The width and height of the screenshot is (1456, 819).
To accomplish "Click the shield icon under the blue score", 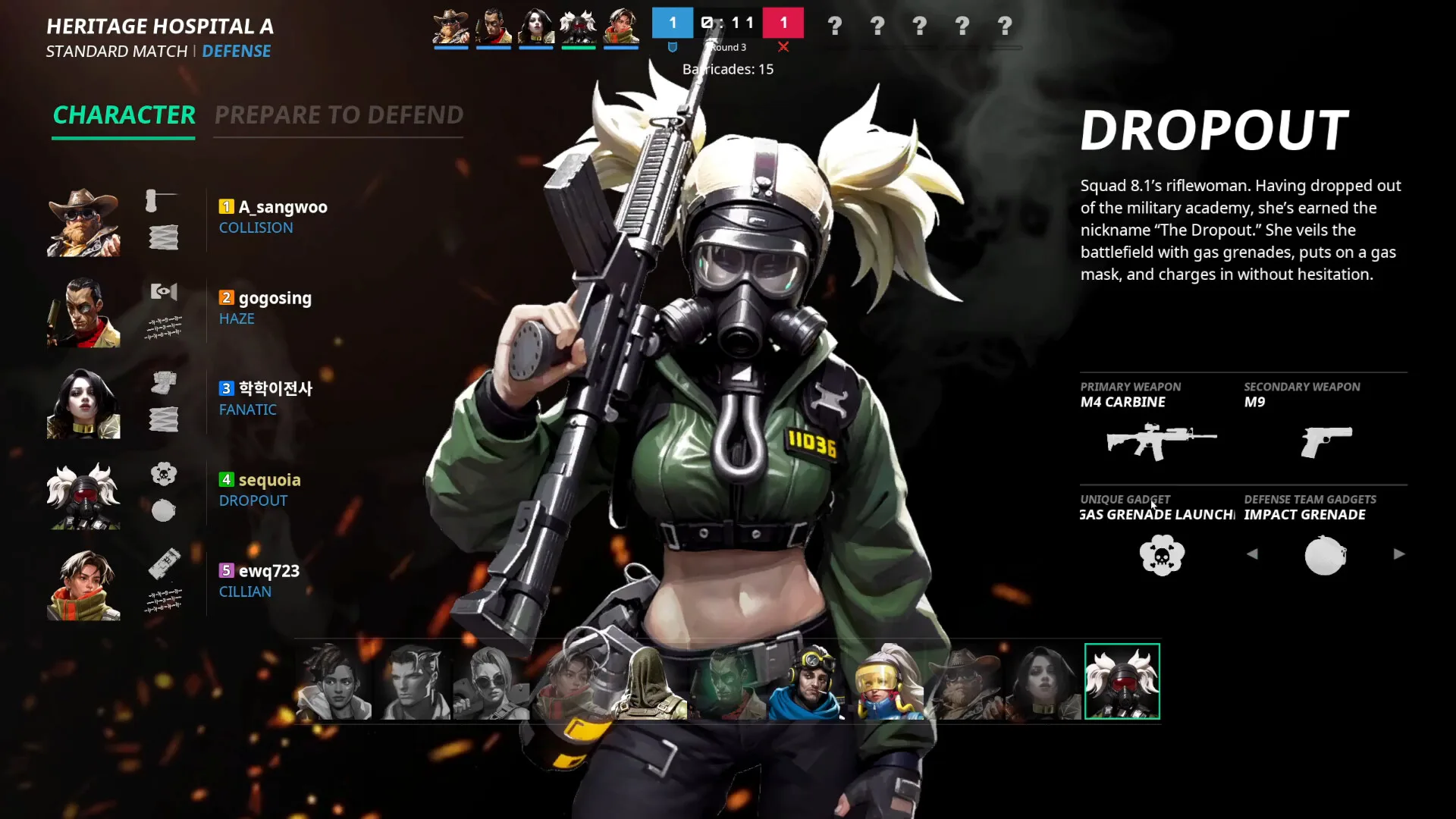I will (x=672, y=47).
